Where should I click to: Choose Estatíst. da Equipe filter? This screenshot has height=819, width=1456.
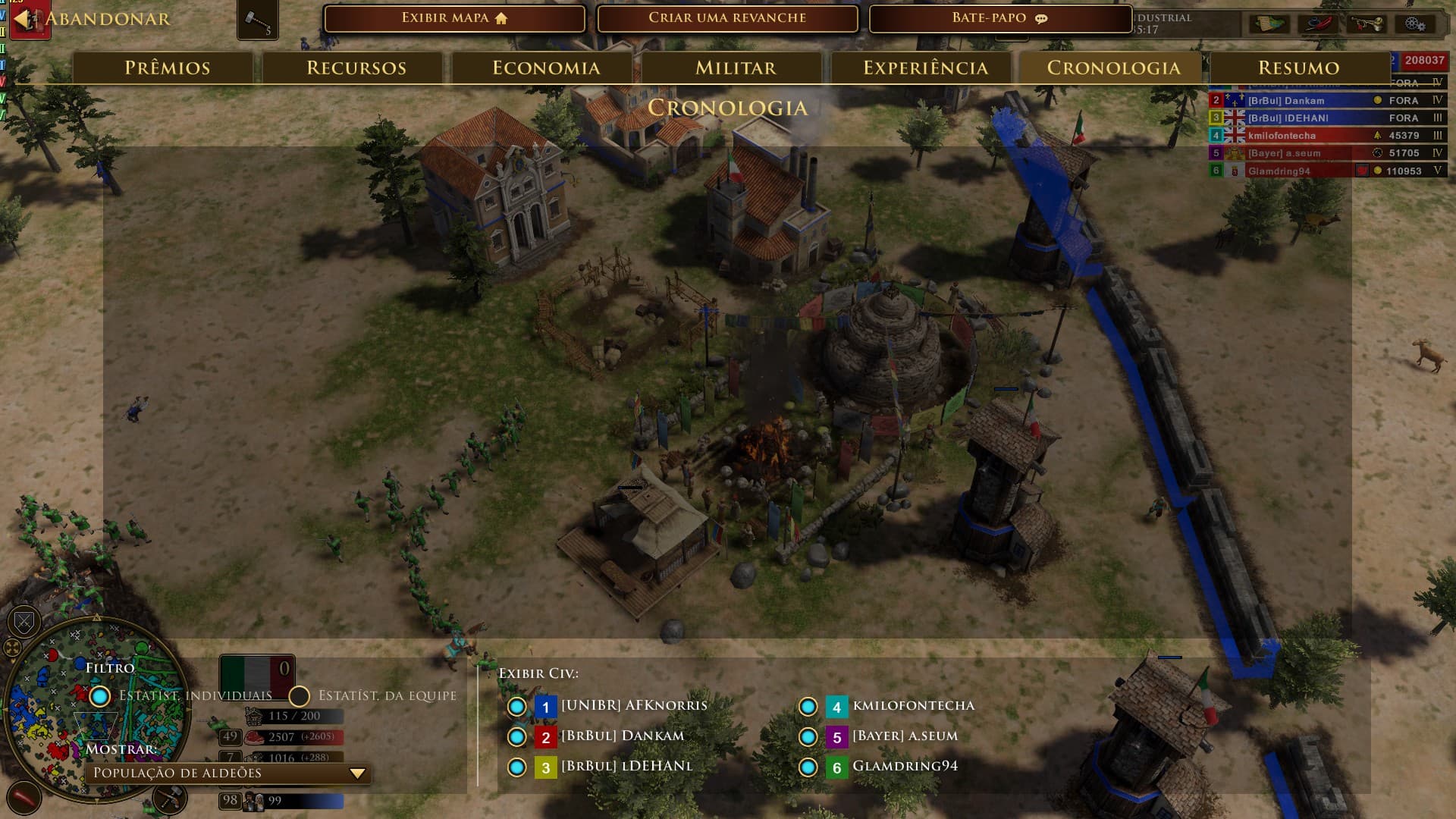point(300,696)
